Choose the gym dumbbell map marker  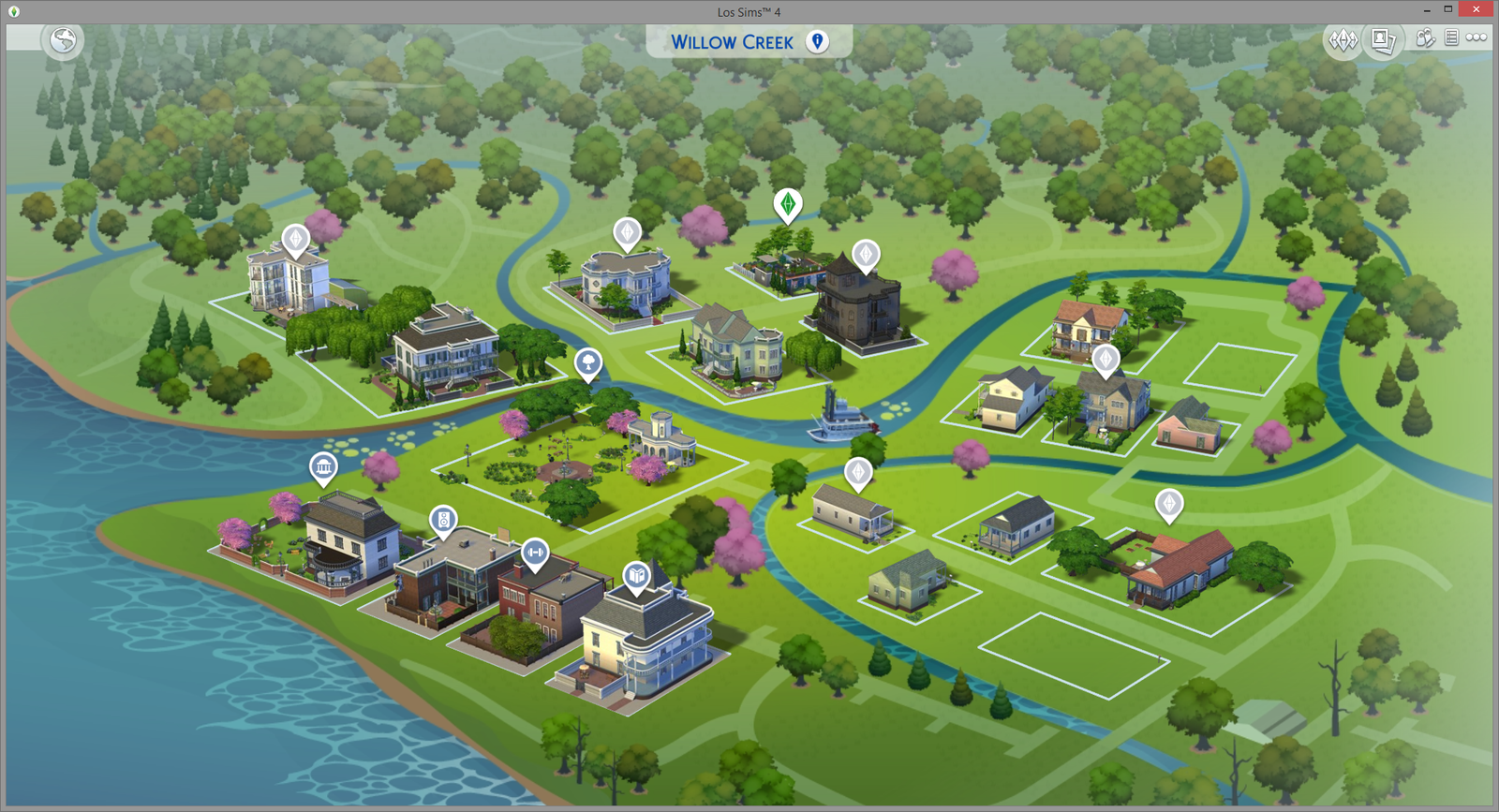click(535, 553)
